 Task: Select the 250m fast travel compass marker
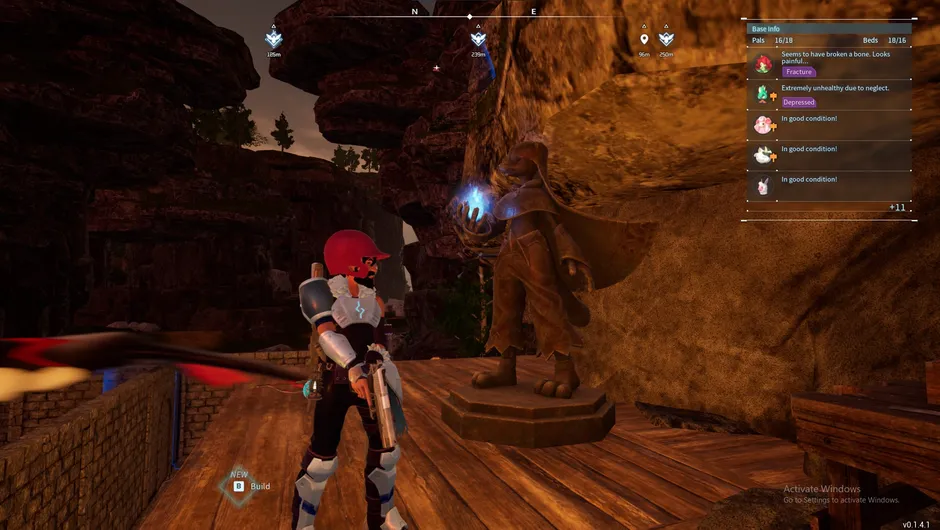666,39
